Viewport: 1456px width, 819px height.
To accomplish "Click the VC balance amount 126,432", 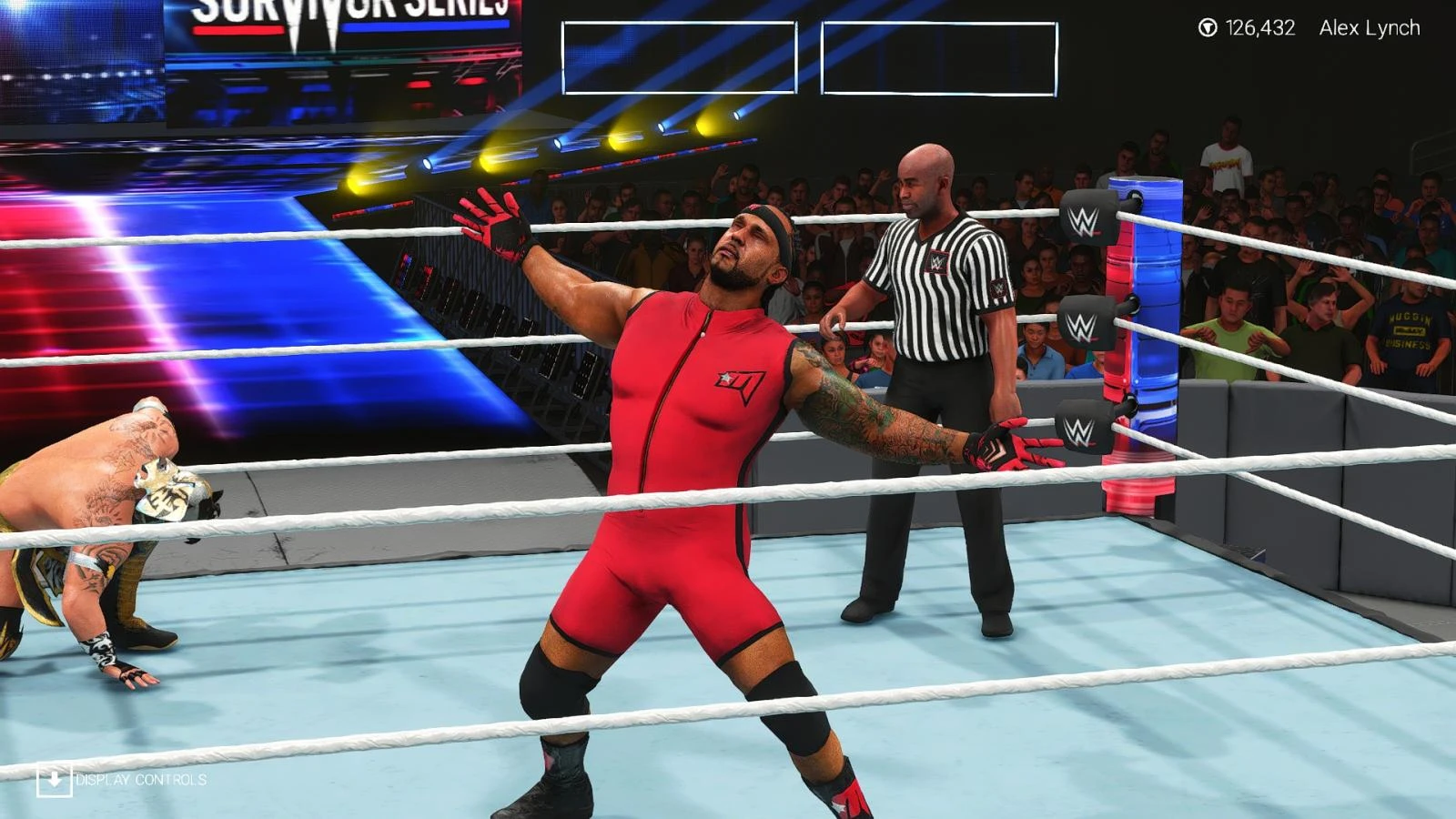I will coord(1263,27).
